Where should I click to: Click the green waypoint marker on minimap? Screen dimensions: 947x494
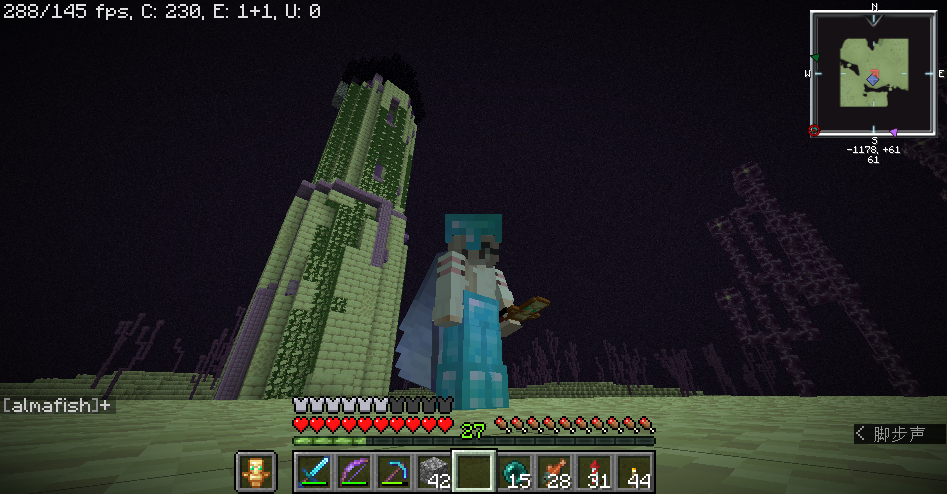816,58
